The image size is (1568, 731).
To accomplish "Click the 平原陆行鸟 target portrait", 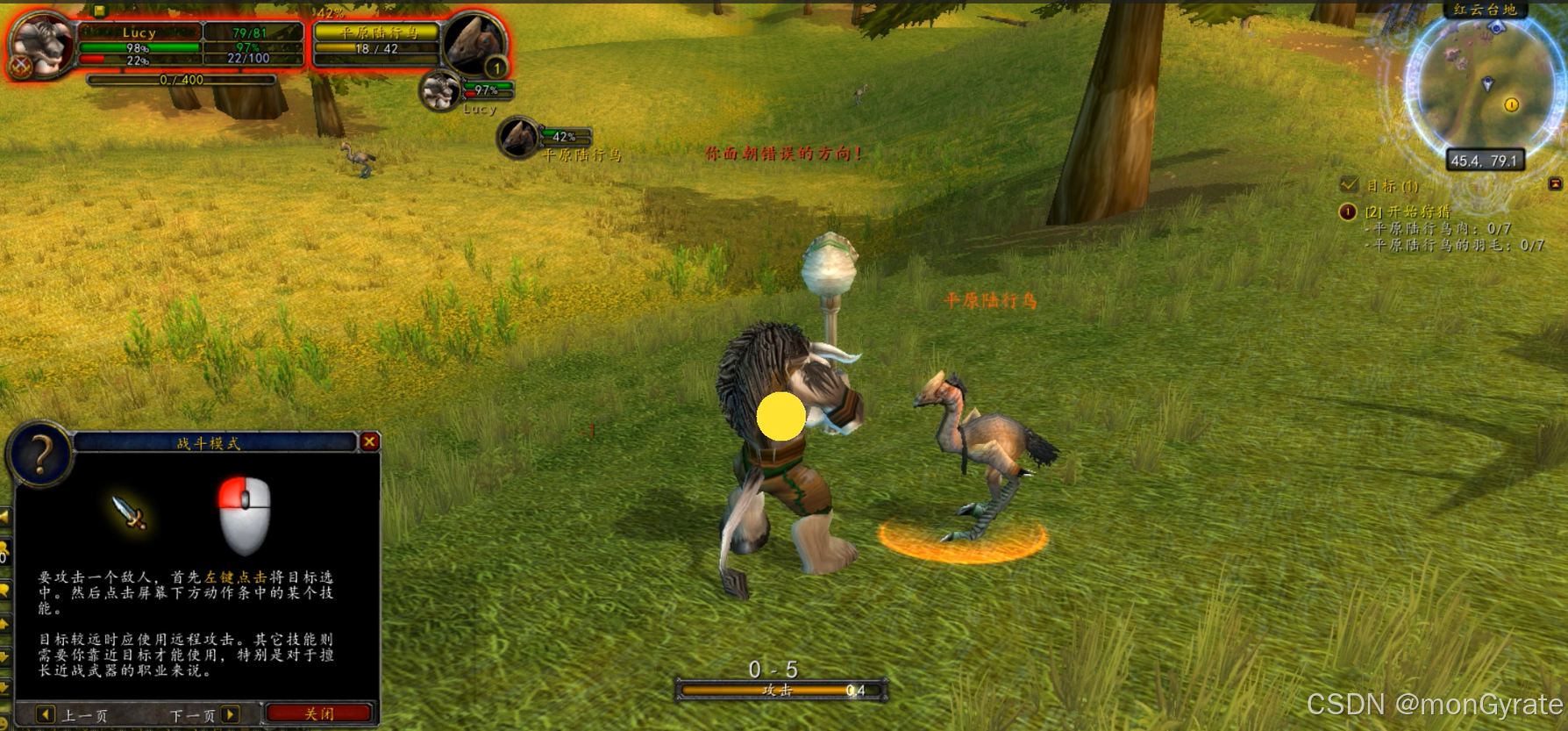I will (474, 42).
